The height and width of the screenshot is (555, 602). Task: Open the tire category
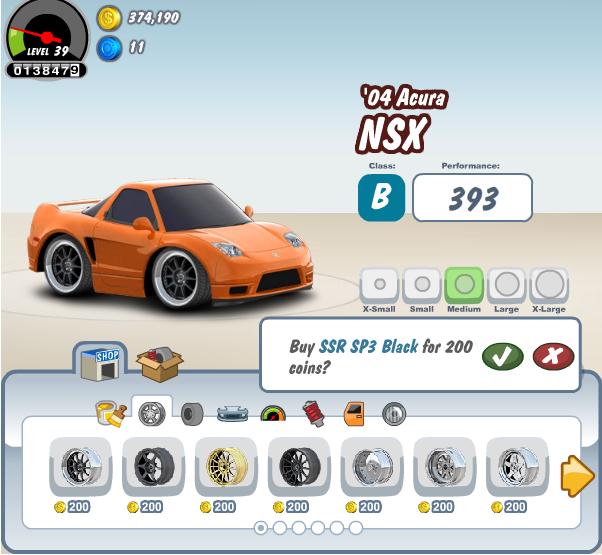coord(191,412)
